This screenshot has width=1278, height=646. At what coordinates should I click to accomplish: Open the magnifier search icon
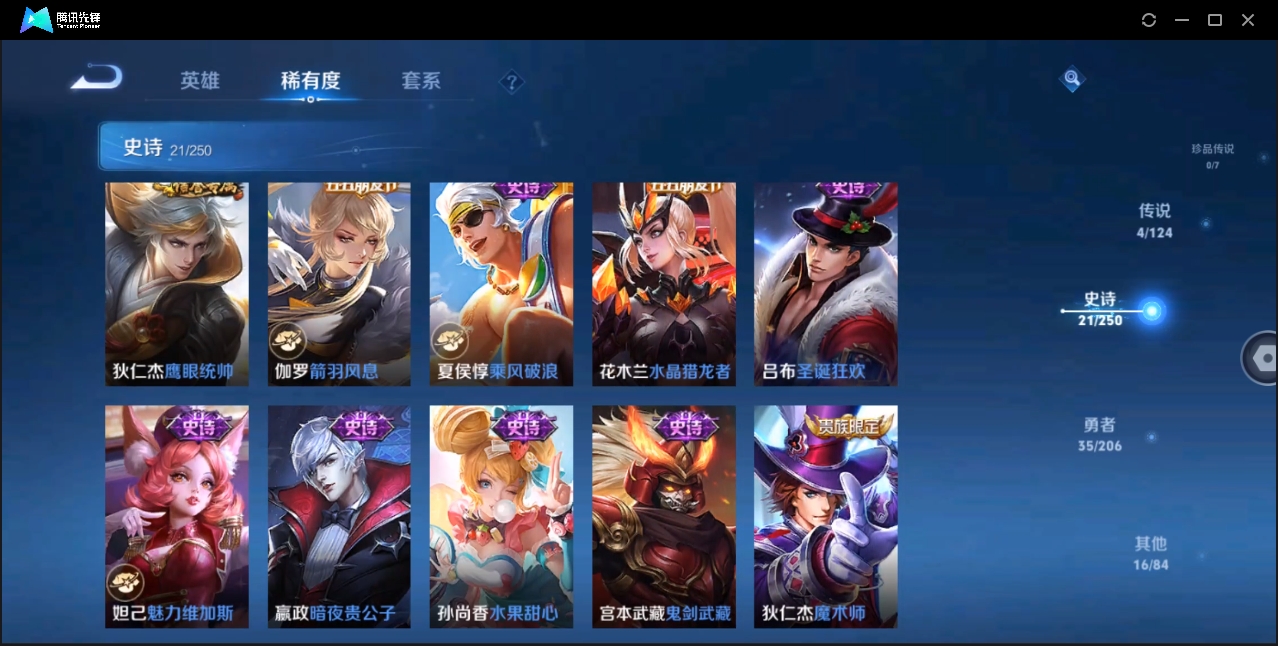coord(1072,78)
